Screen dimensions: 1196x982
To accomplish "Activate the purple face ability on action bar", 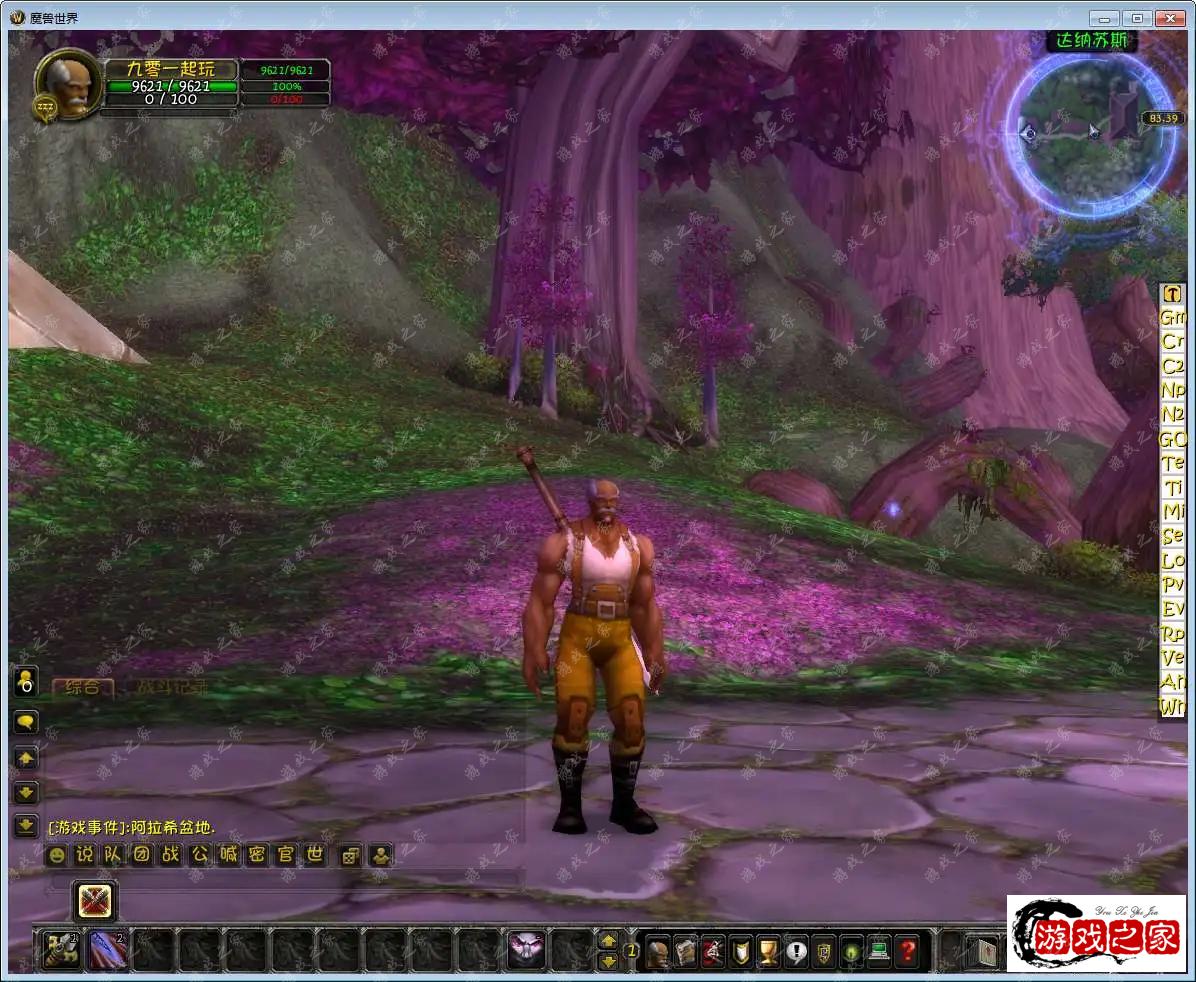I will coord(526,950).
